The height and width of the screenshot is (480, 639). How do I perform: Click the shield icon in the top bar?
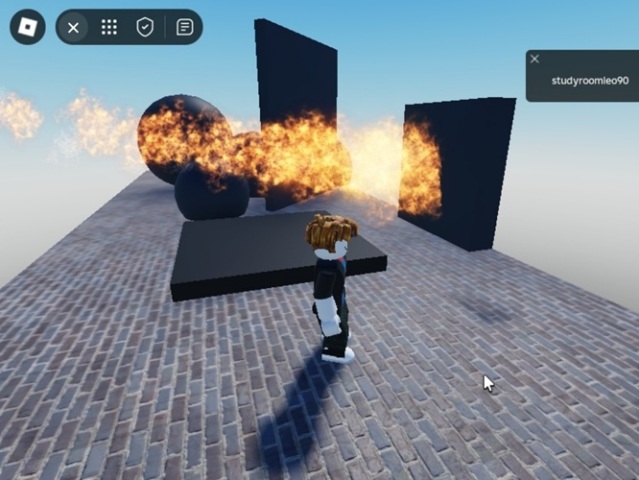click(145, 27)
